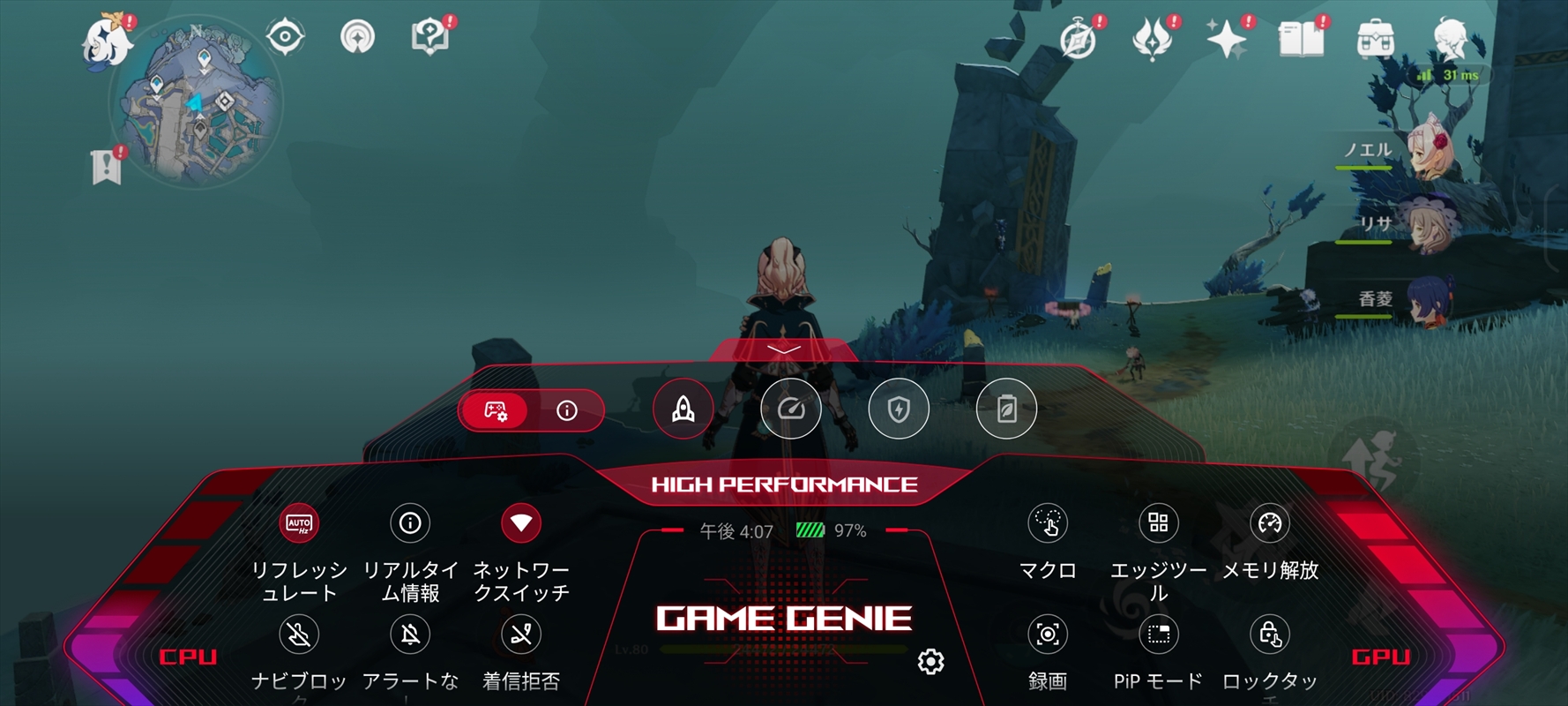Screen dimensions: 1568x706
Task: Toggle リフレッシュレート auto refresh rate
Action: [x=299, y=523]
